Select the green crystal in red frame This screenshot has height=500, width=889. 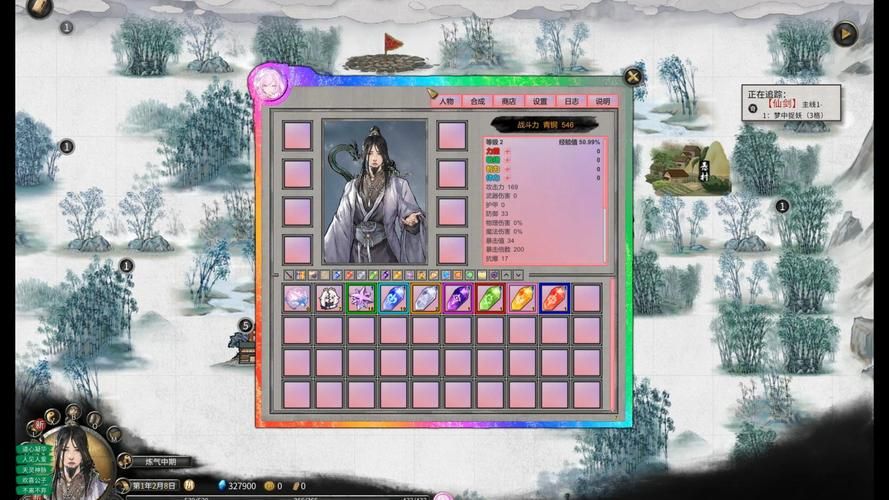[x=490, y=298]
